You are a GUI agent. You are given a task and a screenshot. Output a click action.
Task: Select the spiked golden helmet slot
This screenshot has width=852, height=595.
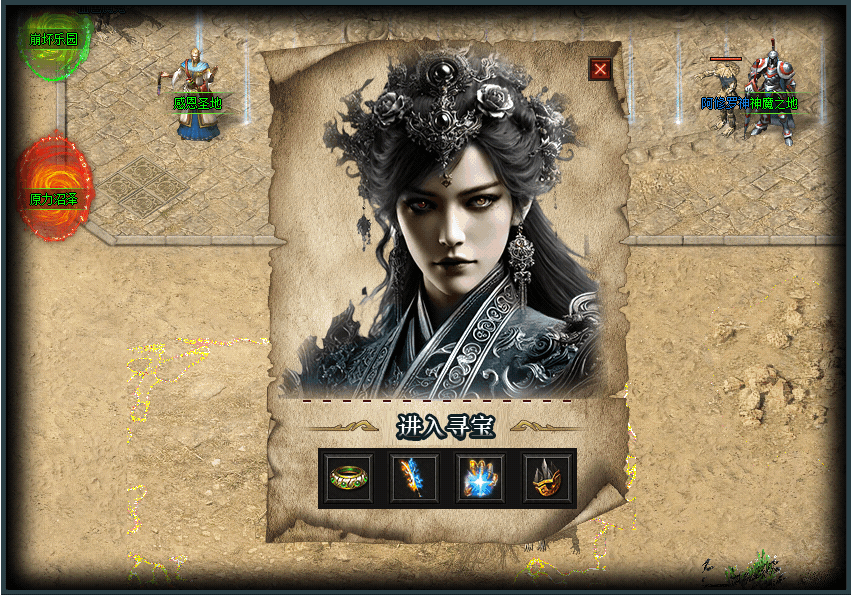(x=546, y=478)
